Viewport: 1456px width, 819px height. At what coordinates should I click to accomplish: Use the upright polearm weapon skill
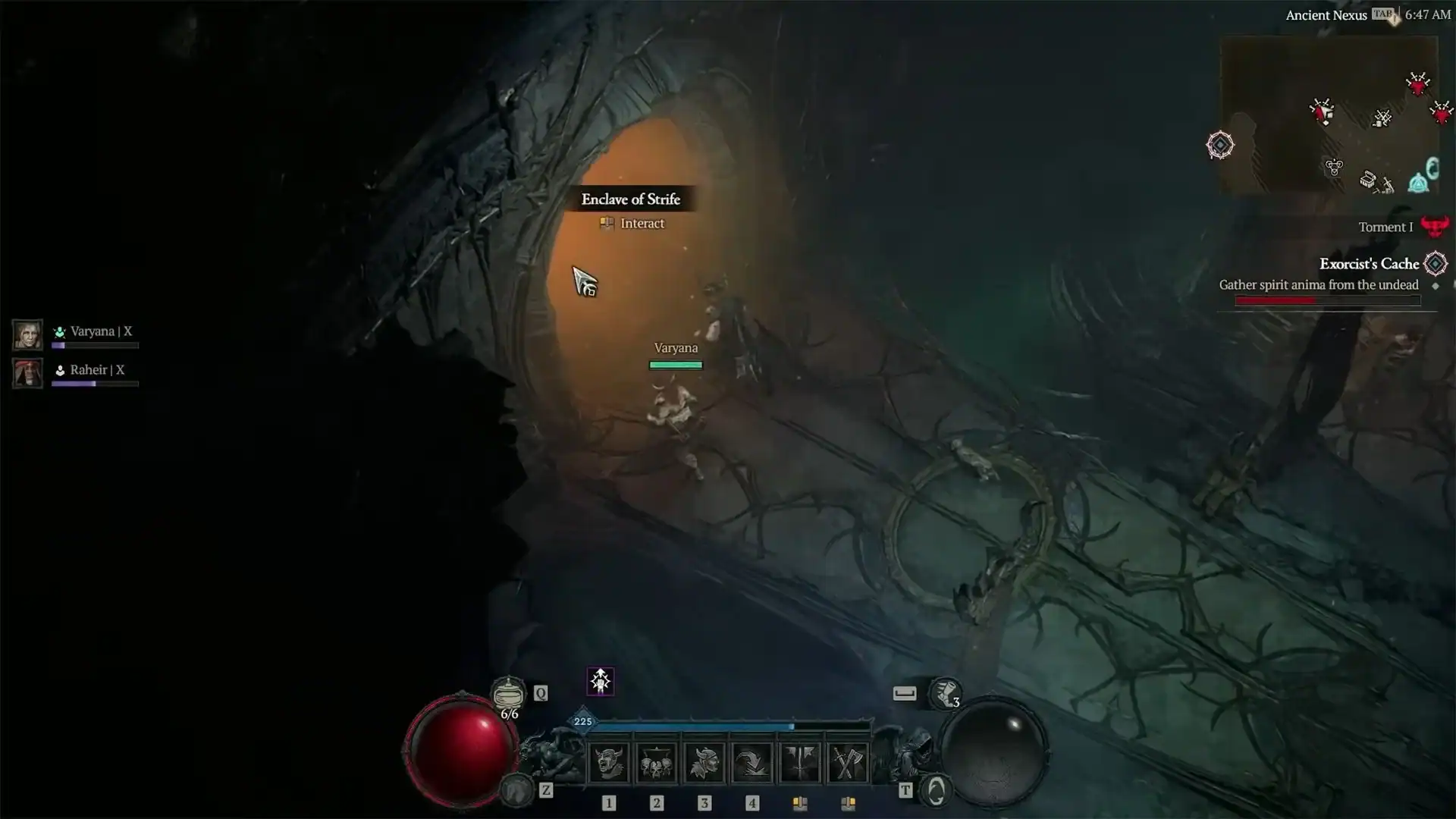799,763
